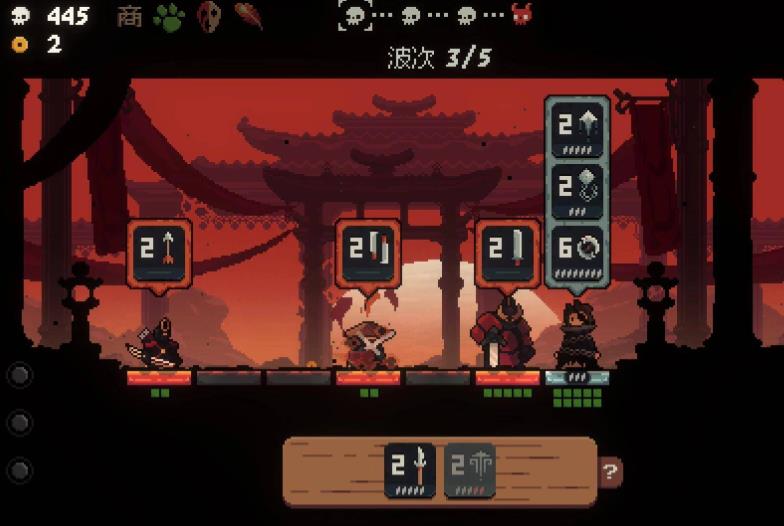Screen dimensions: 784x526
Task: Click the bracketed current skull map node
Action: [355, 15]
